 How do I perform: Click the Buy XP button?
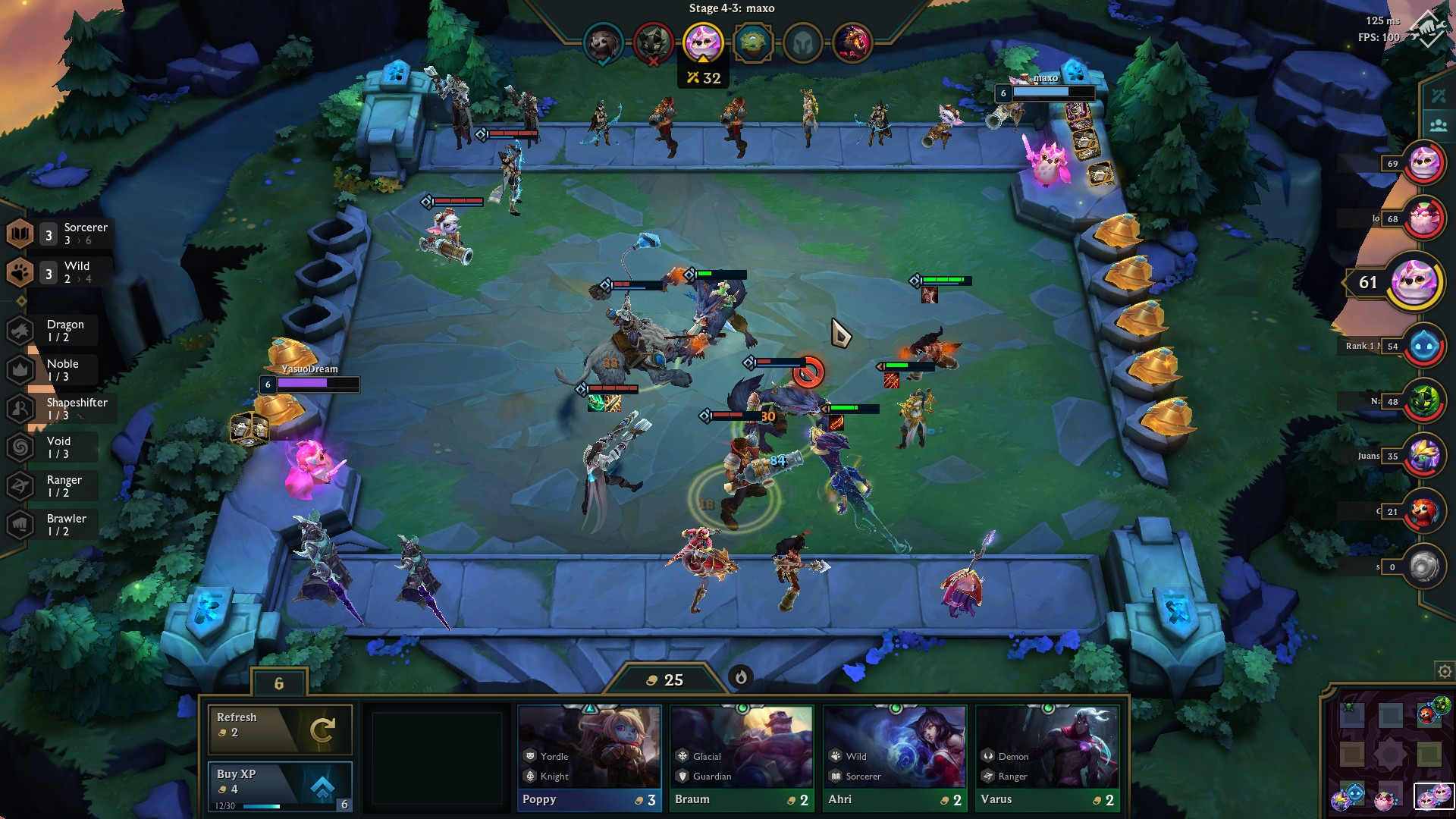[281, 783]
